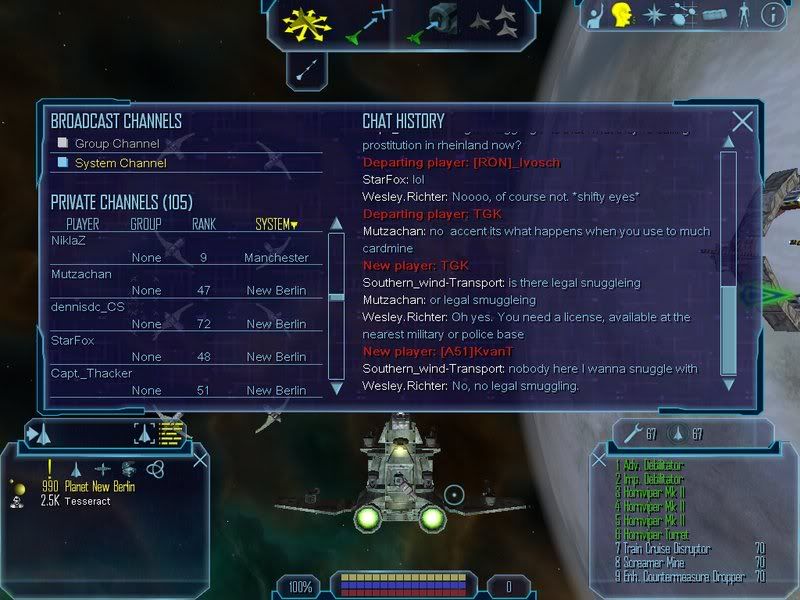Pick StarFox in the player list
800x600 pixels.
72,341
